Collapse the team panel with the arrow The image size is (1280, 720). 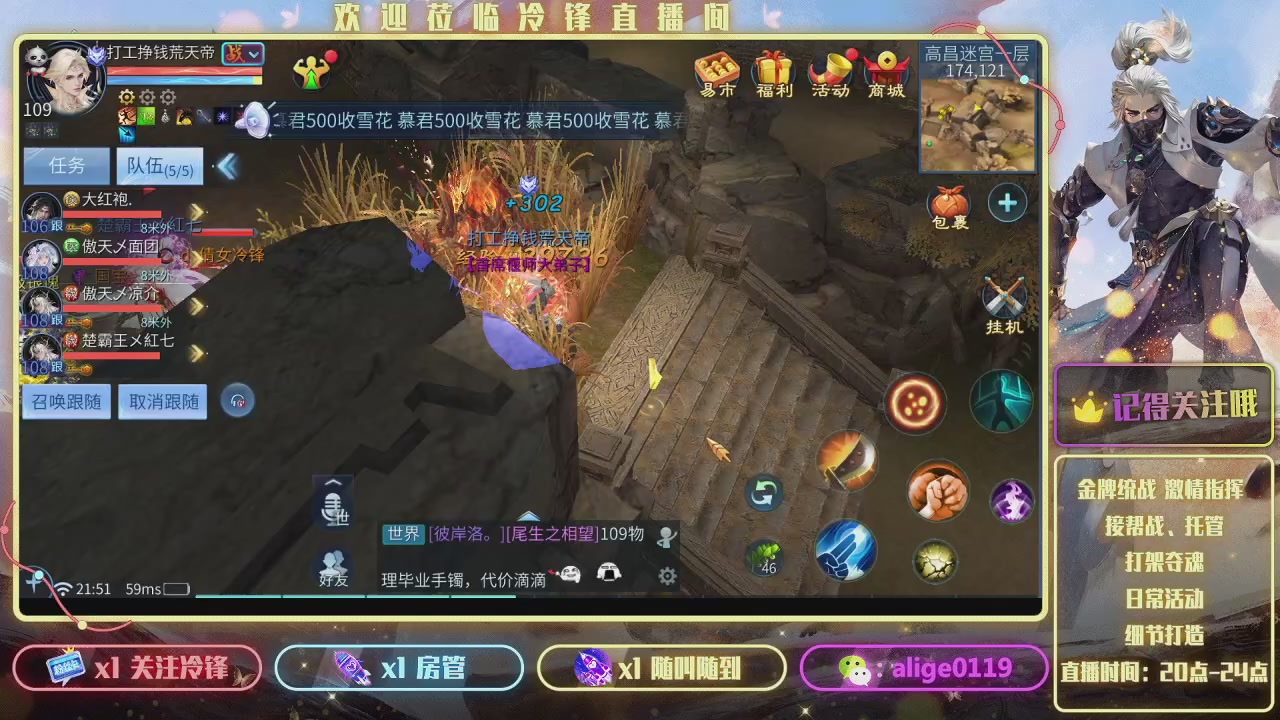228,166
